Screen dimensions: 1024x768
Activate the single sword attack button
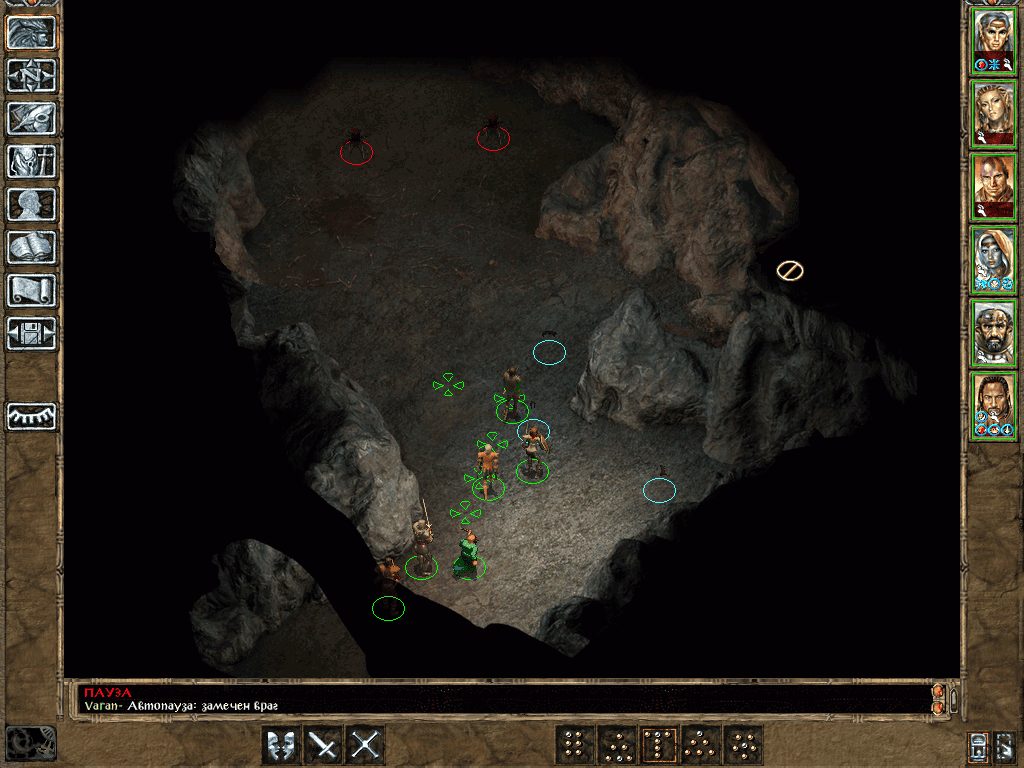[324, 745]
